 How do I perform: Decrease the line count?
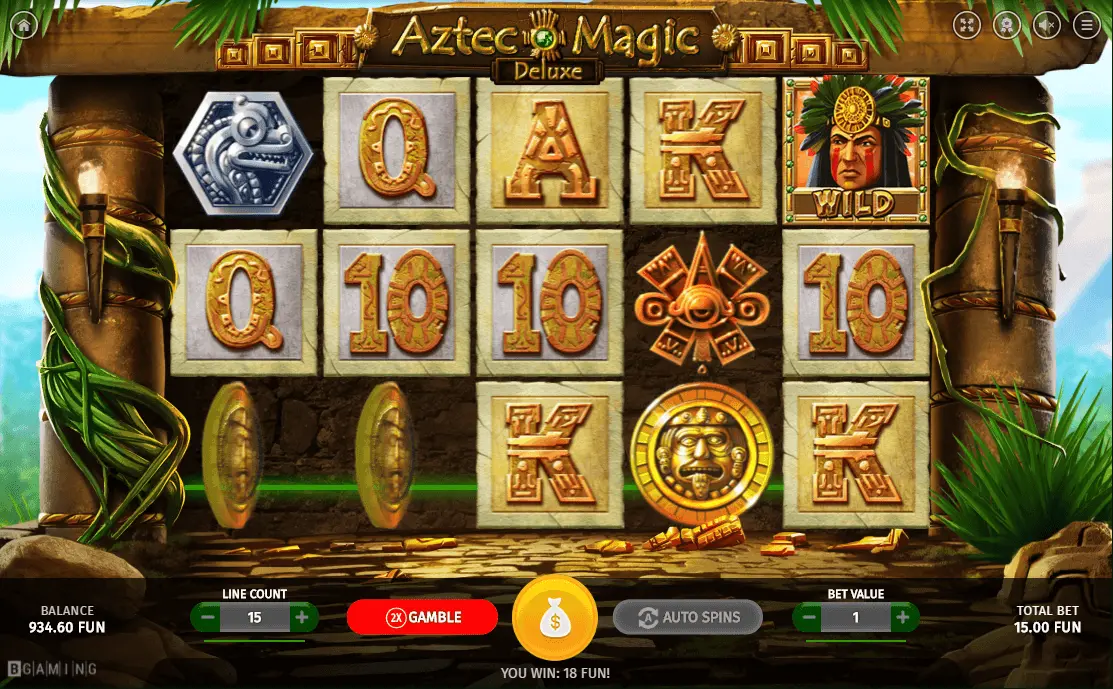point(208,618)
